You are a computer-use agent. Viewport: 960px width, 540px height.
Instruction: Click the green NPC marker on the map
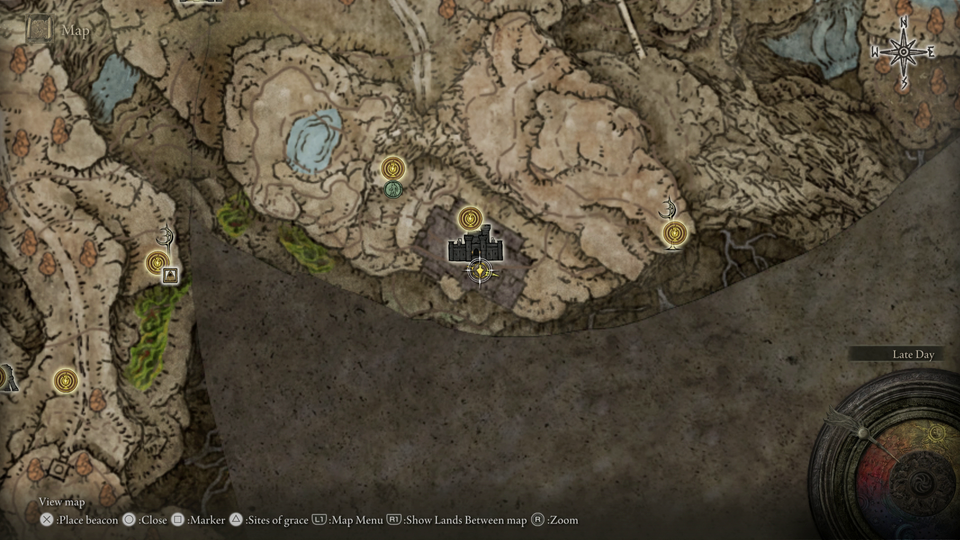pyautogui.click(x=393, y=188)
